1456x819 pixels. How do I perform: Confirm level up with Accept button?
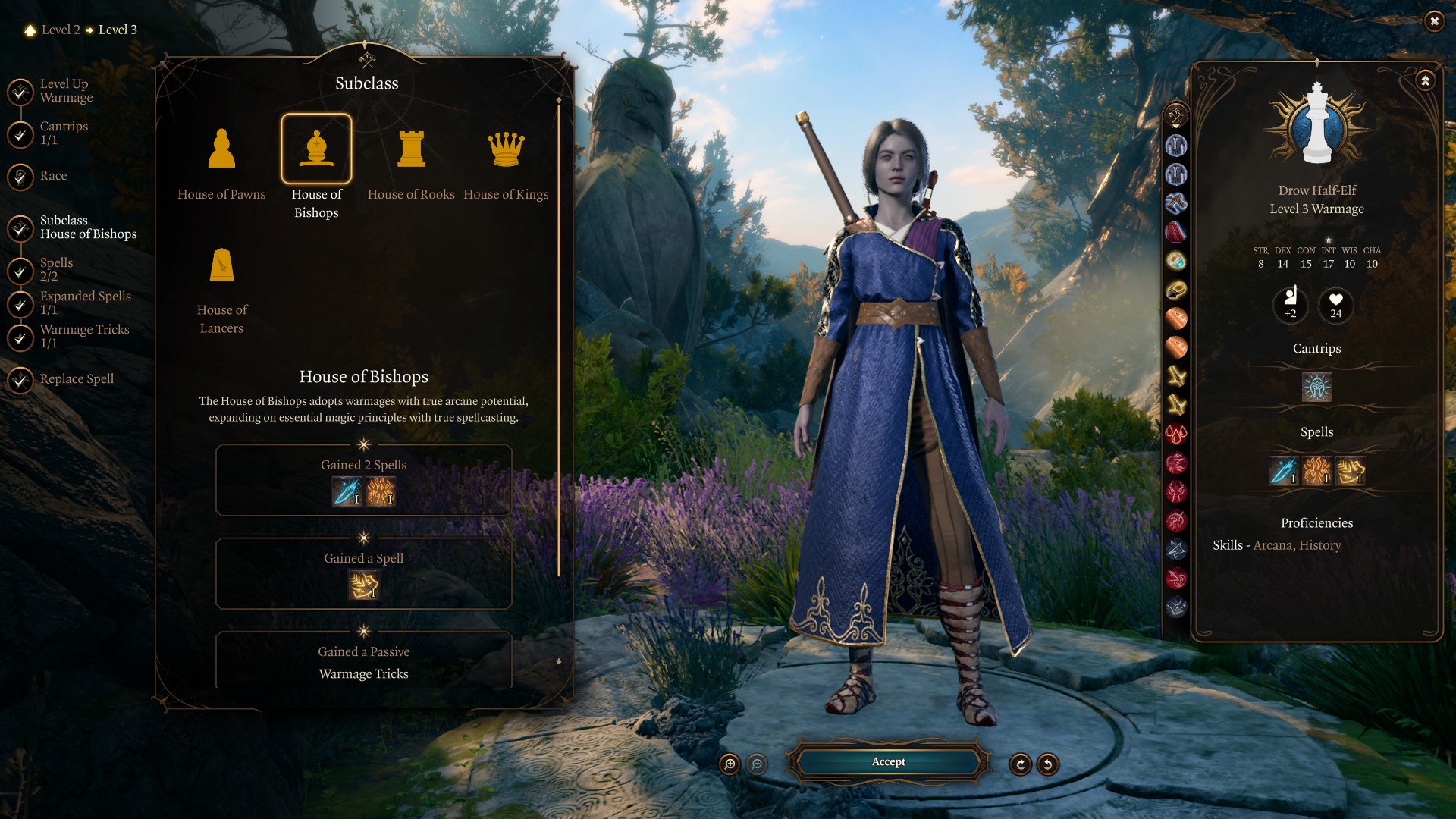[888, 762]
